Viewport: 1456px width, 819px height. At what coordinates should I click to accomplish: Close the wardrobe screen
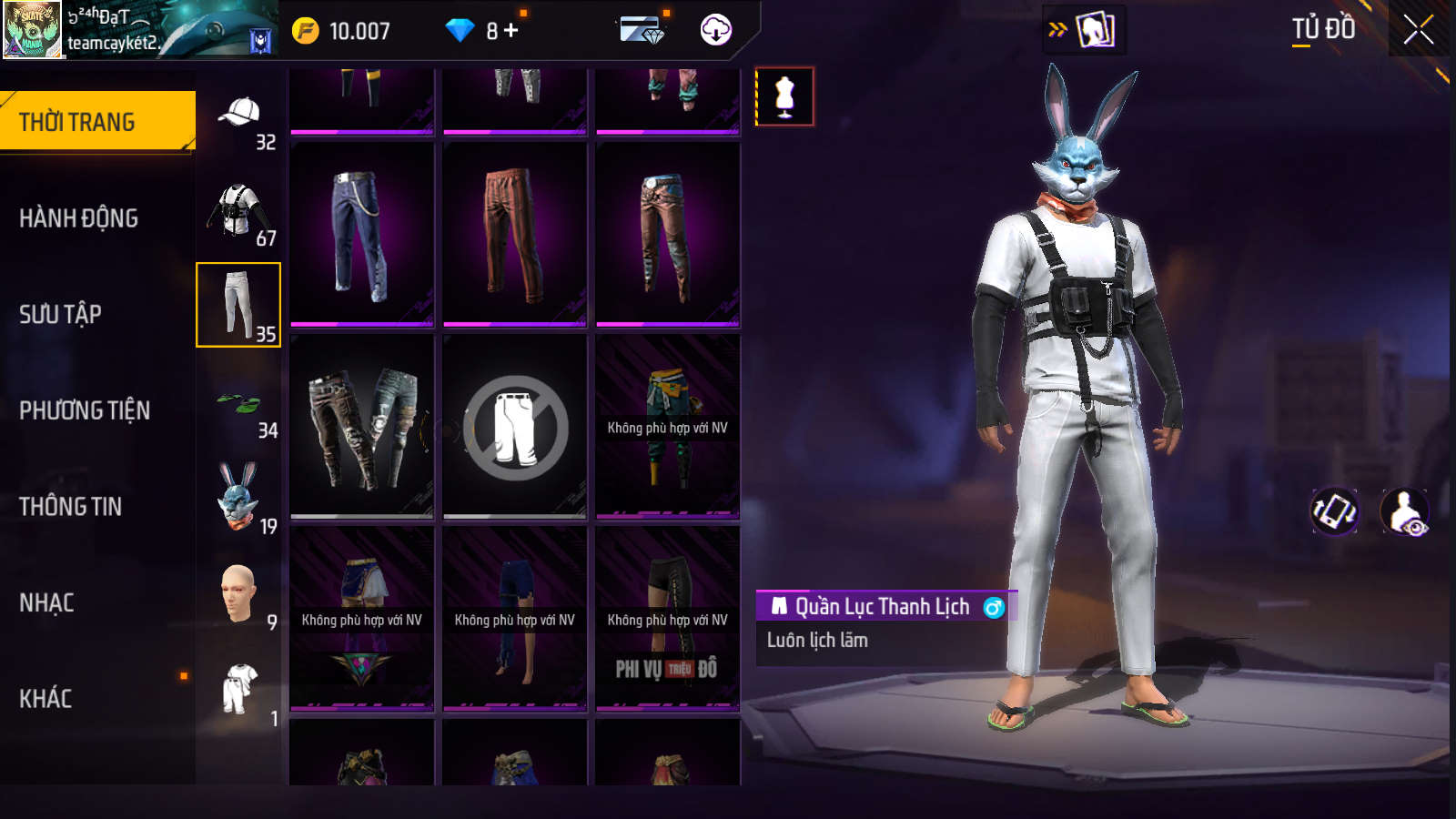click(1418, 30)
